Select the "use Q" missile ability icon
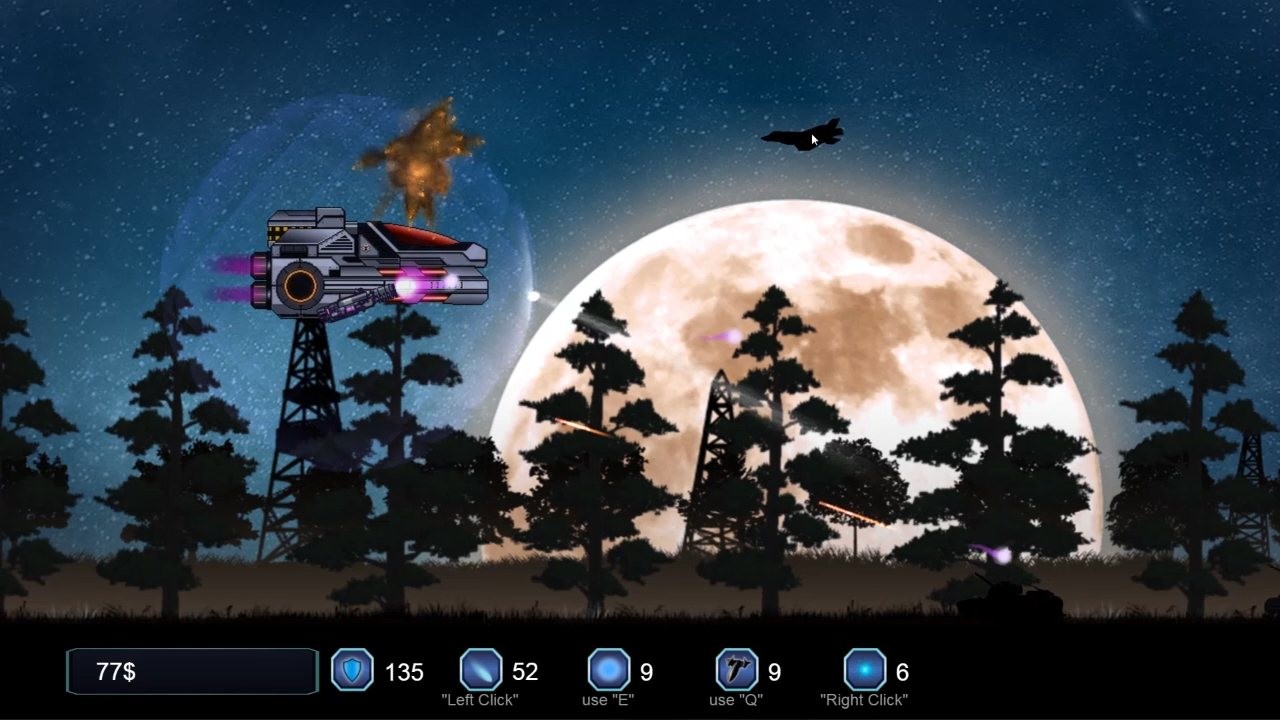1280x720 pixels. tap(735, 670)
